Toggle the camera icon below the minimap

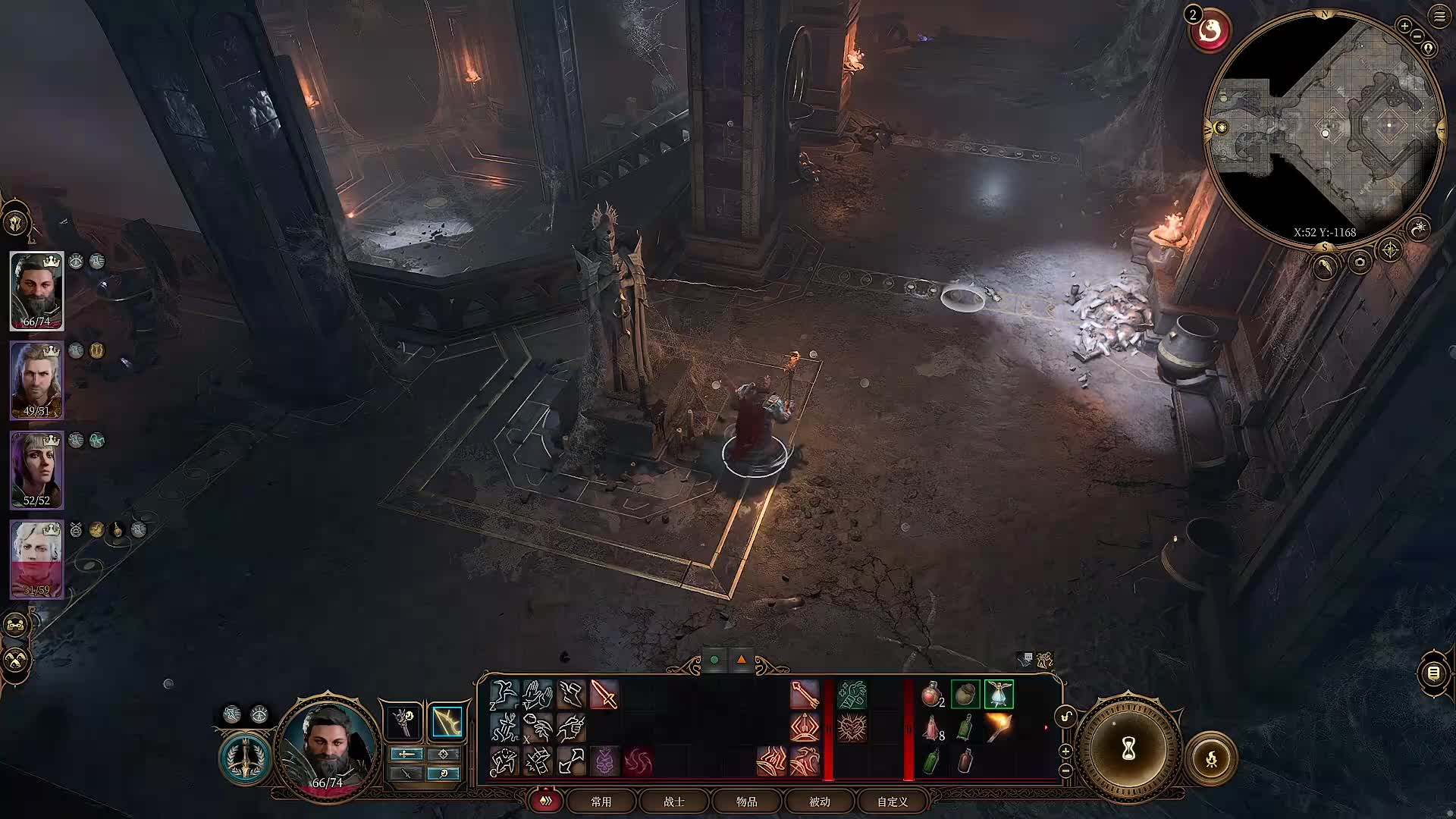[x=1359, y=262]
